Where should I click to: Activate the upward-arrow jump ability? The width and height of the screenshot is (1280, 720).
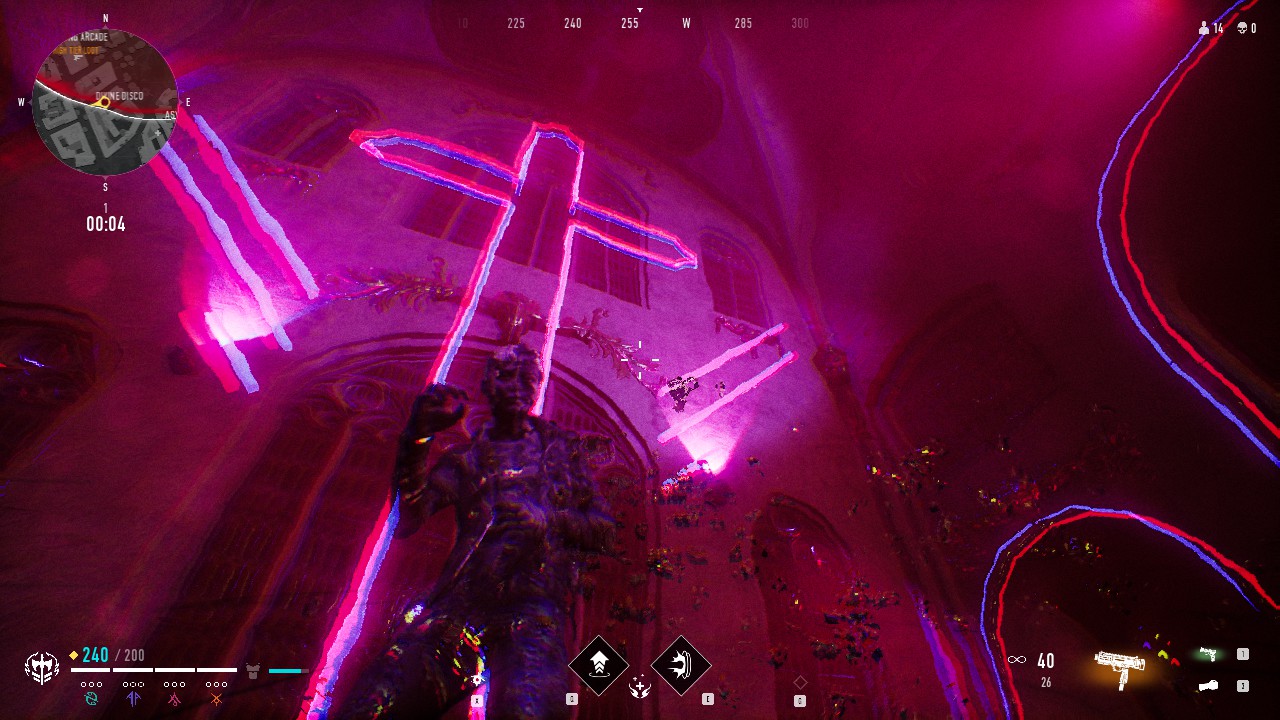599,664
